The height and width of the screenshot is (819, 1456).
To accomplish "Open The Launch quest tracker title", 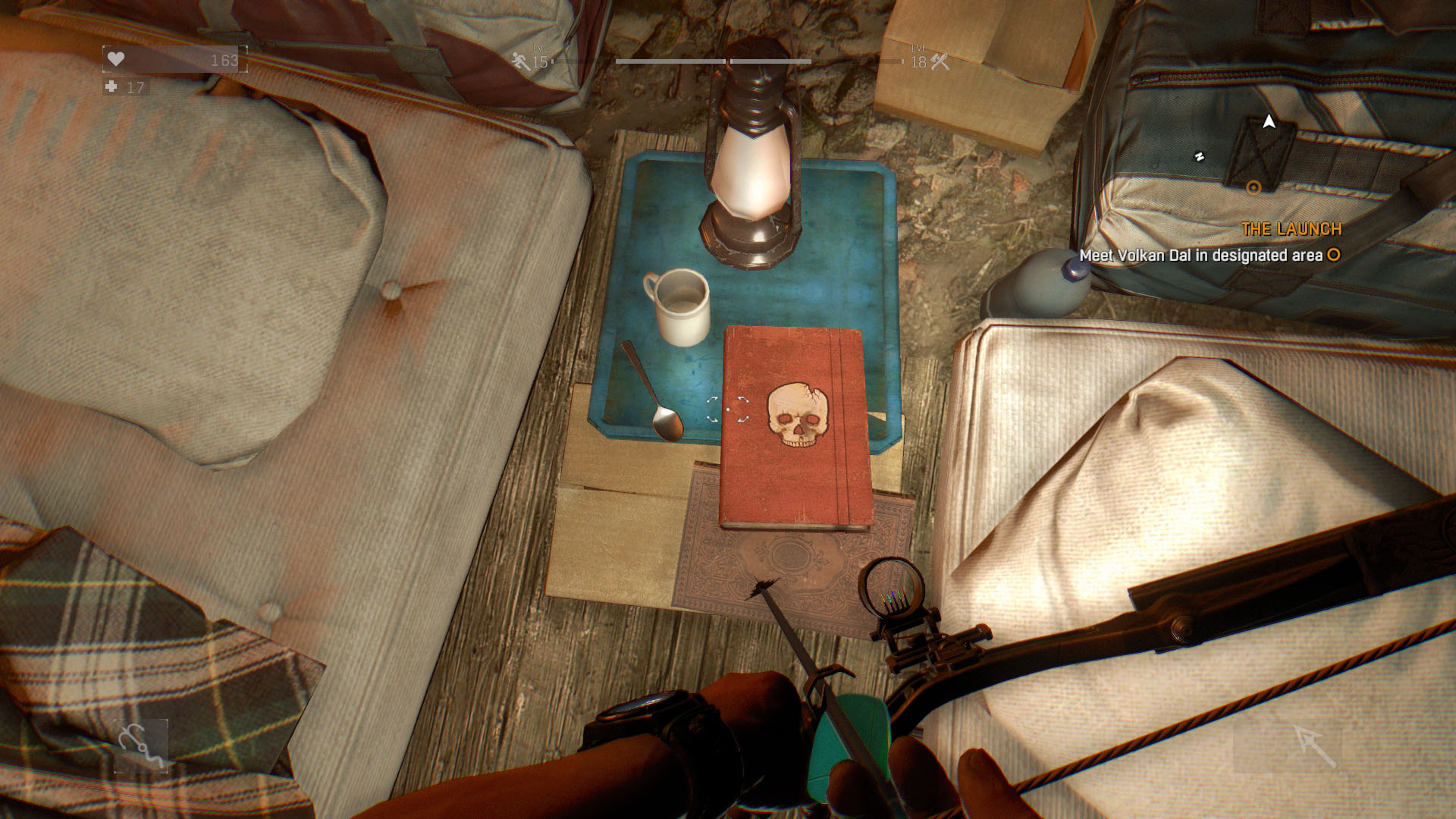I will [1291, 229].
